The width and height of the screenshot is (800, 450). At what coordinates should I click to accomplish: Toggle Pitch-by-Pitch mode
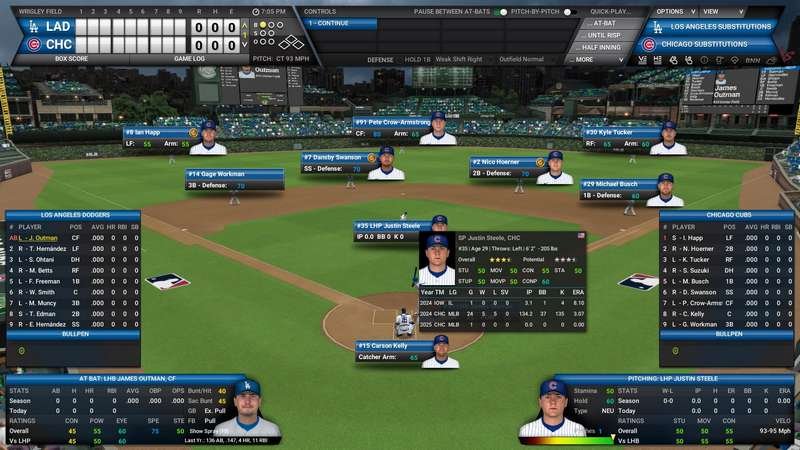pyautogui.click(x=569, y=12)
